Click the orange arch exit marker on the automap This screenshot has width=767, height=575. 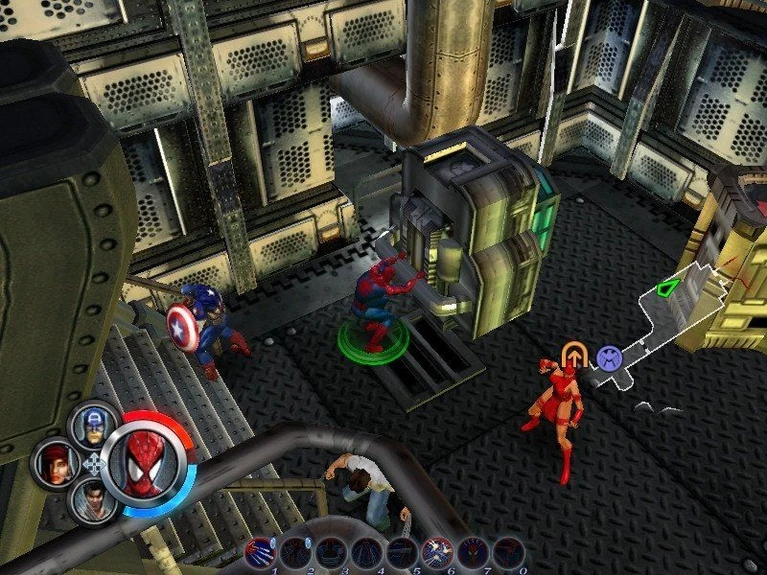tap(574, 355)
